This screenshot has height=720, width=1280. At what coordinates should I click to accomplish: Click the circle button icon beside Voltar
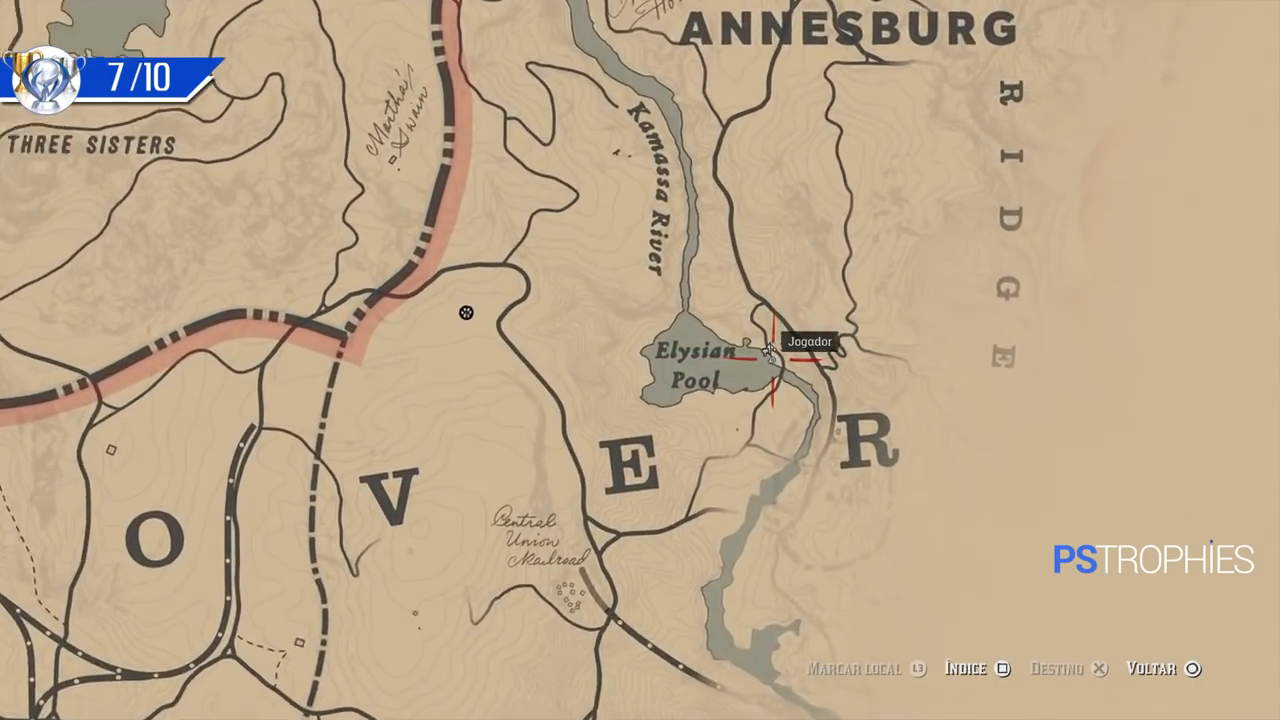(x=1191, y=669)
